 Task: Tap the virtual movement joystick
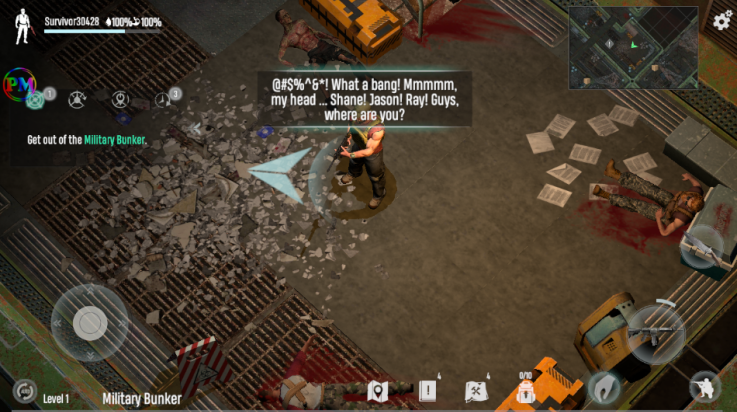[x=90, y=322]
